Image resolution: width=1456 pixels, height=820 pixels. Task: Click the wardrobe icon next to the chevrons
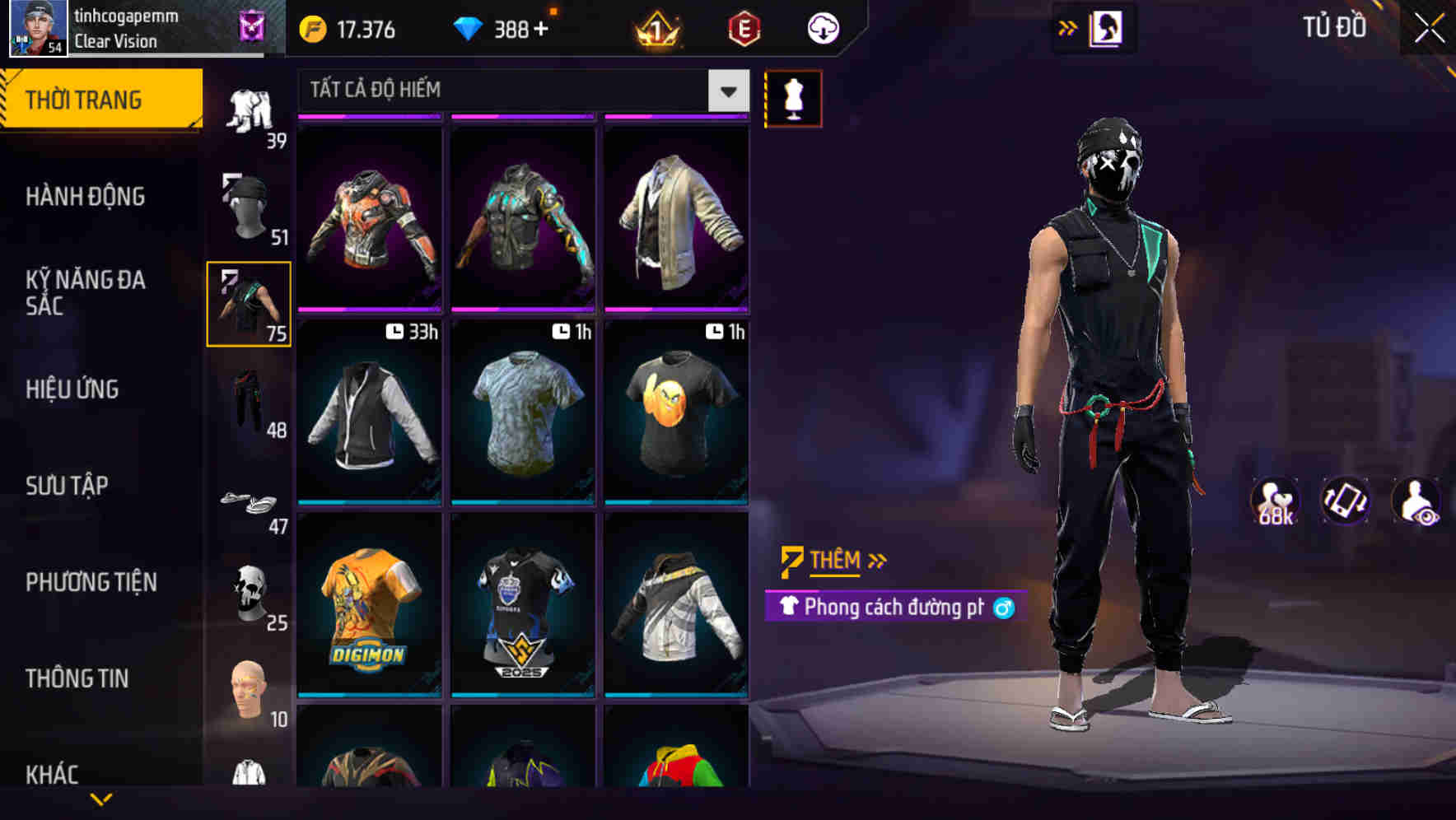(x=1106, y=27)
